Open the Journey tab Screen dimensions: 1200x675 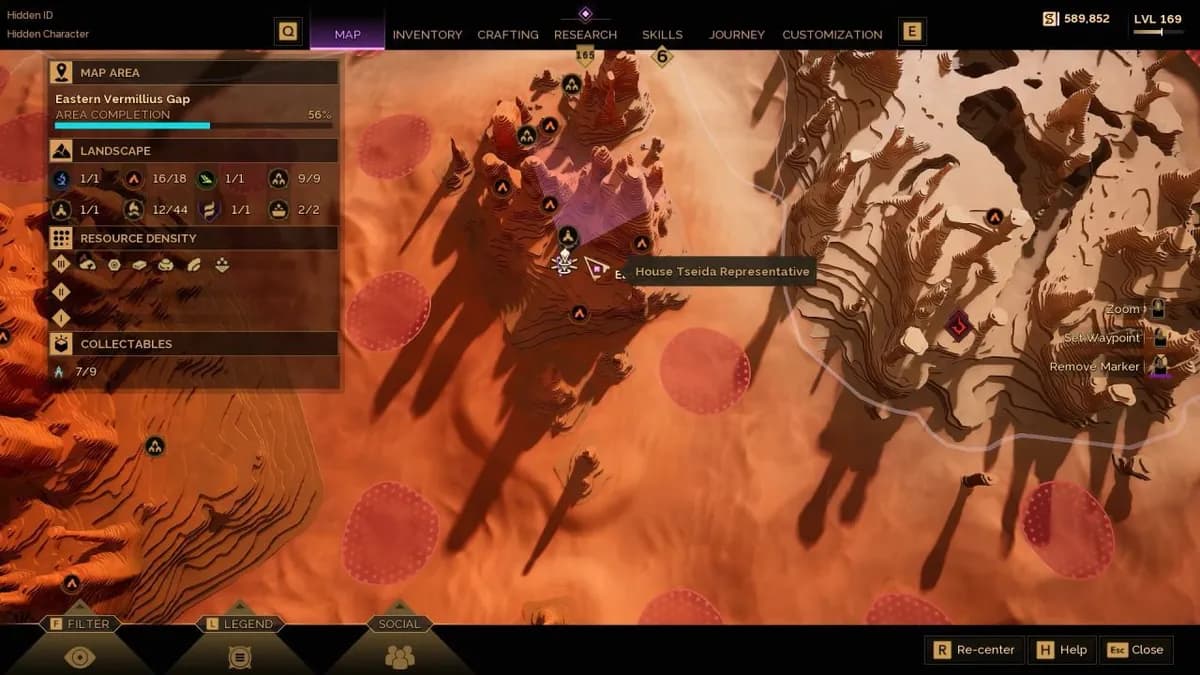click(739, 34)
